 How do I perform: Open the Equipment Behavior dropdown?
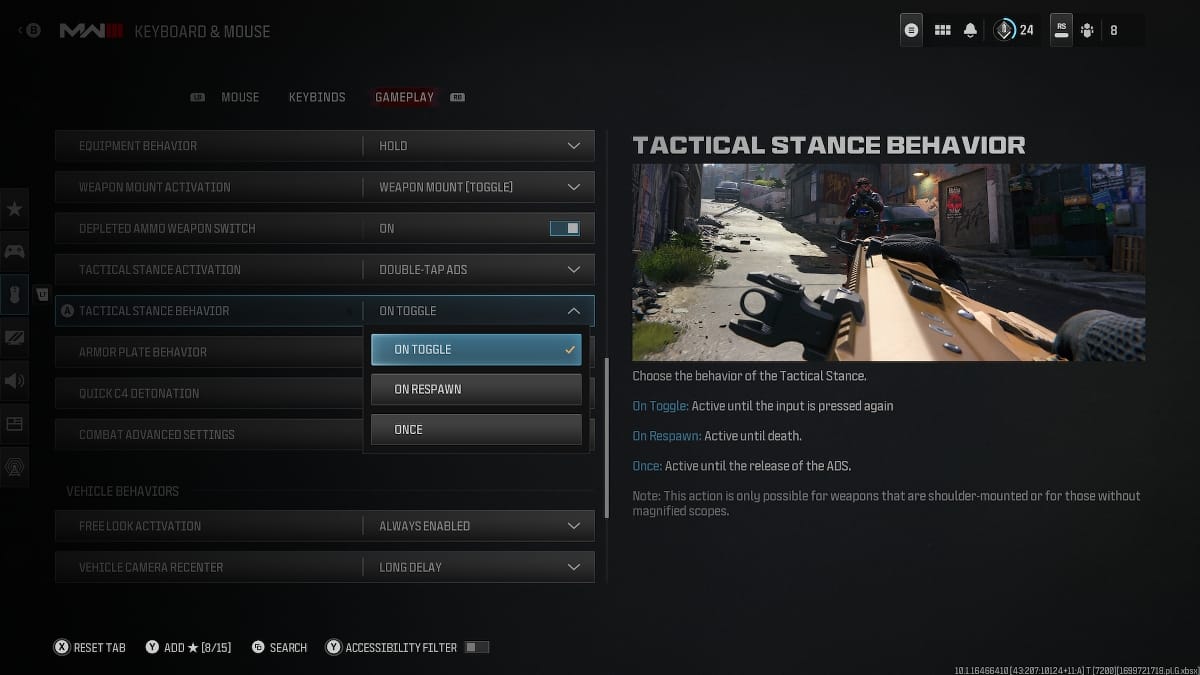coord(478,146)
